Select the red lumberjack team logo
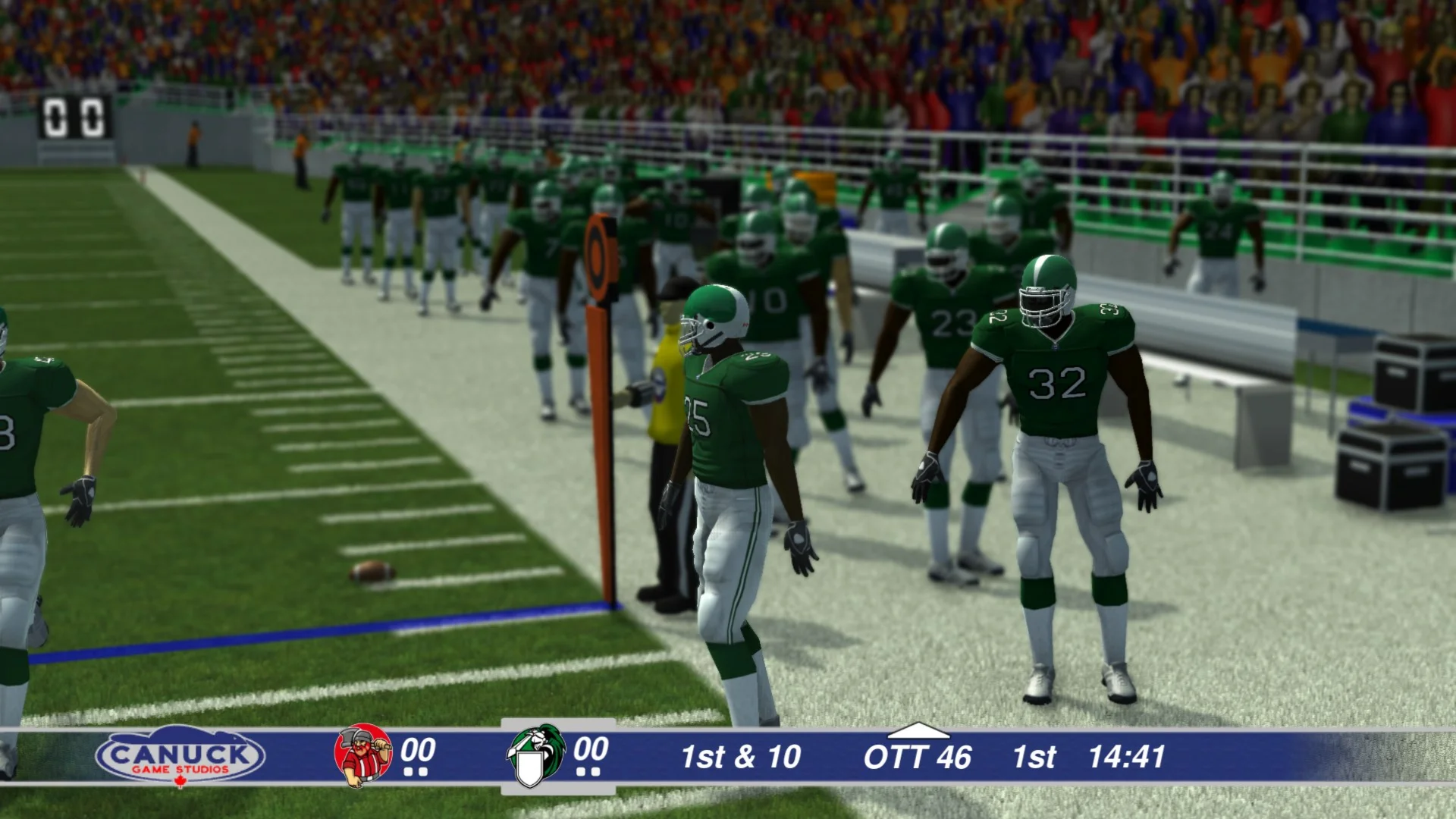1456x819 pixels. [363, 755]
